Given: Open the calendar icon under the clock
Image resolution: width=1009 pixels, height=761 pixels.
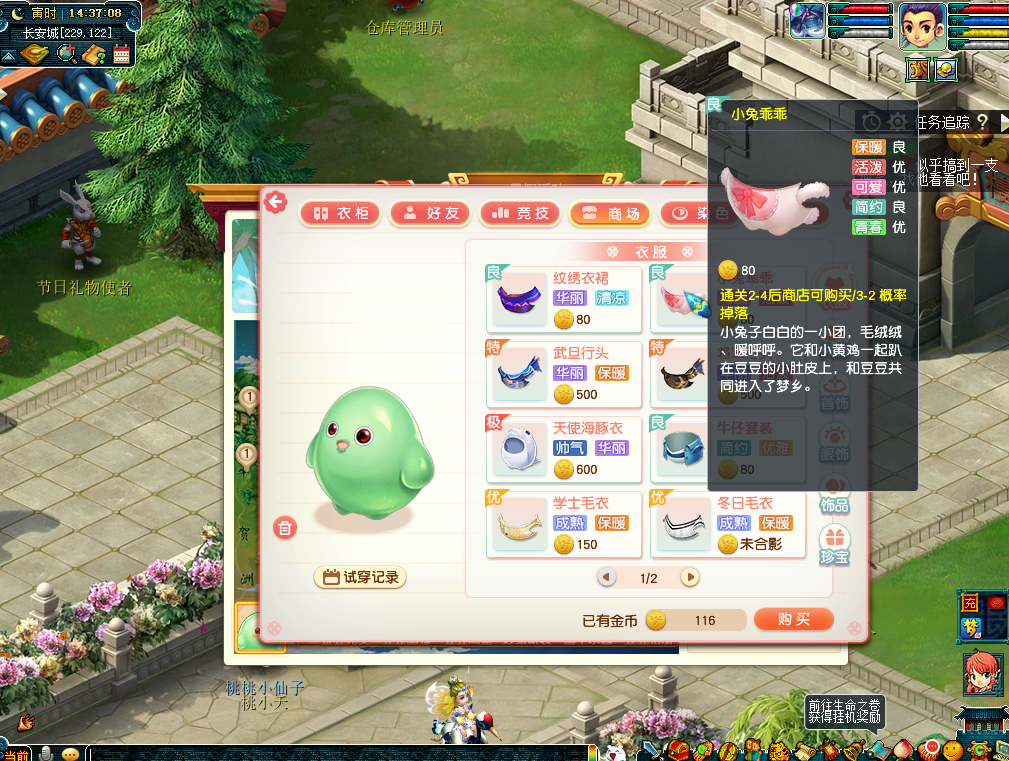Looking at the screenshot, I should (x=122, y=55).
